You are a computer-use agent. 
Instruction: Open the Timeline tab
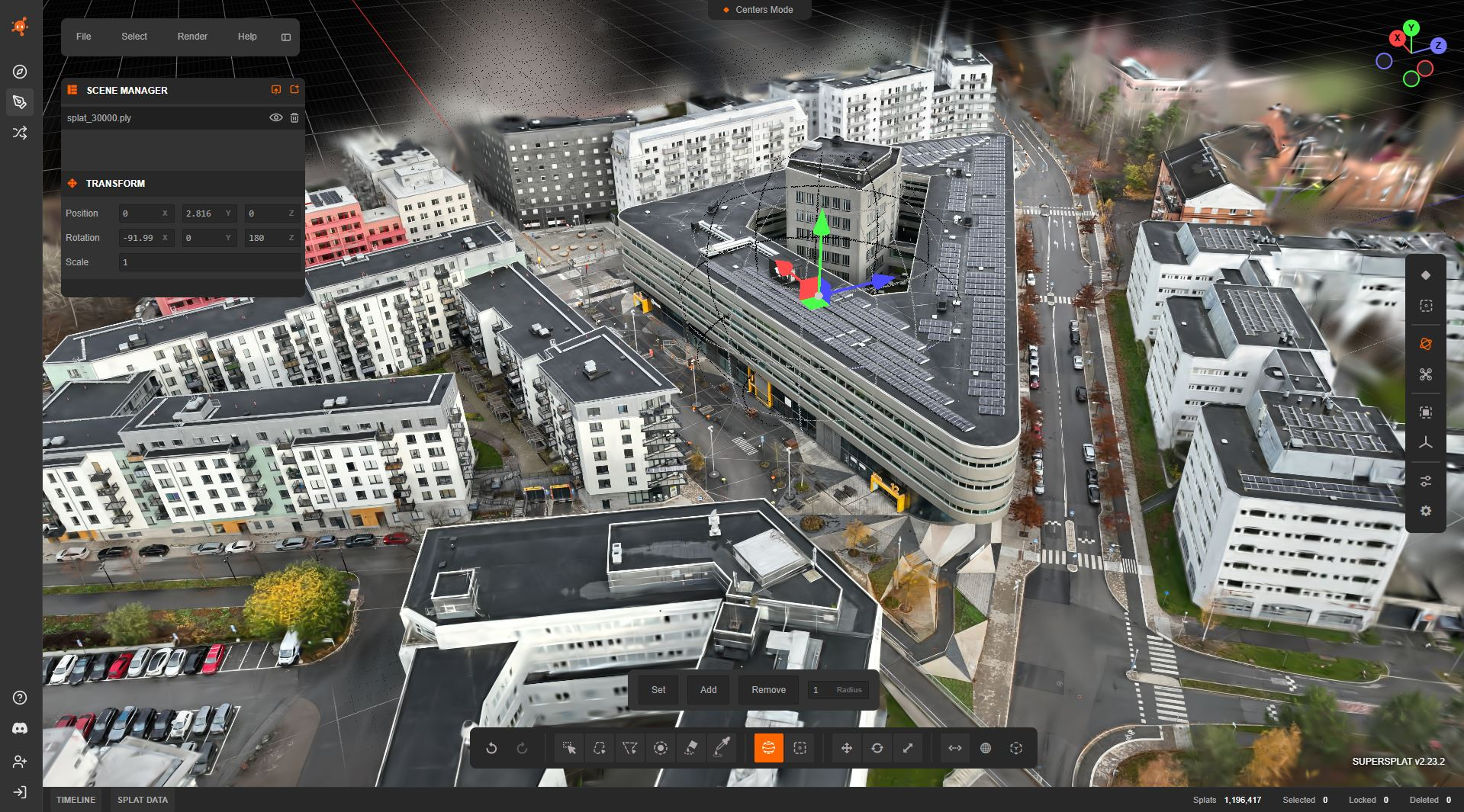point(76,800)
